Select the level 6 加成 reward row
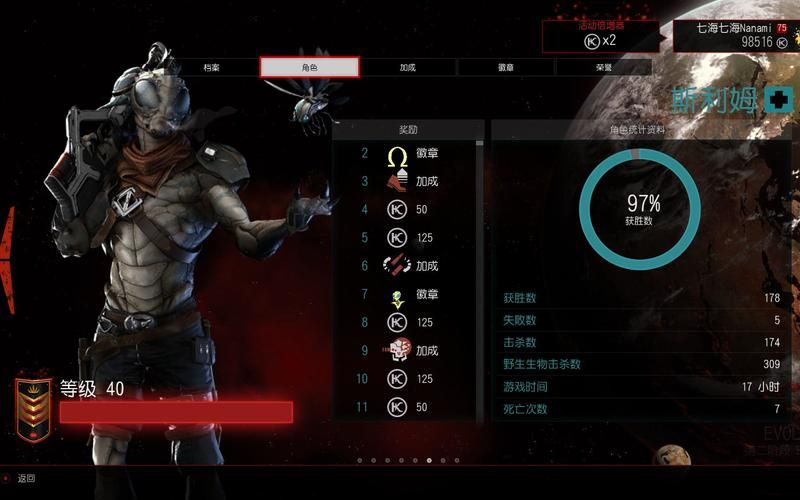Image resolution: width=800 pixels, height=500 pixels. coord(408,266)
